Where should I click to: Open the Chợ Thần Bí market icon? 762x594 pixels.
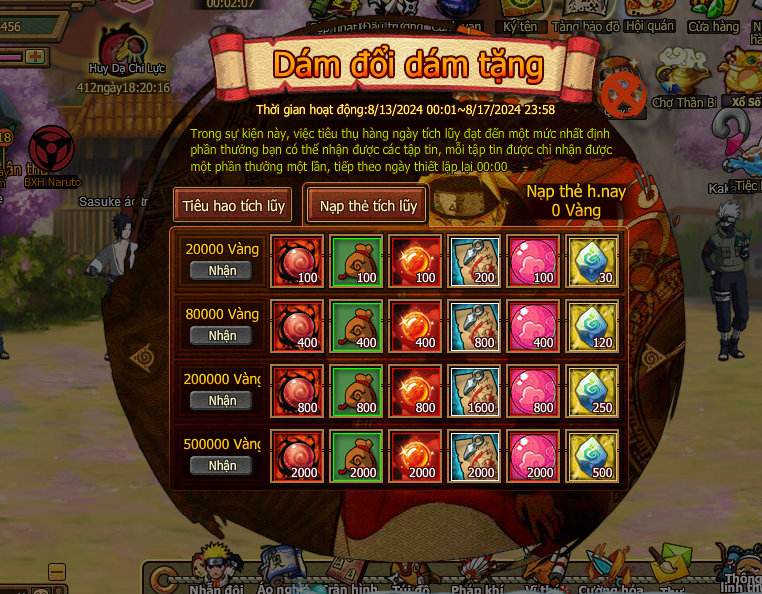pyautogui.click(x=684, y=82)
